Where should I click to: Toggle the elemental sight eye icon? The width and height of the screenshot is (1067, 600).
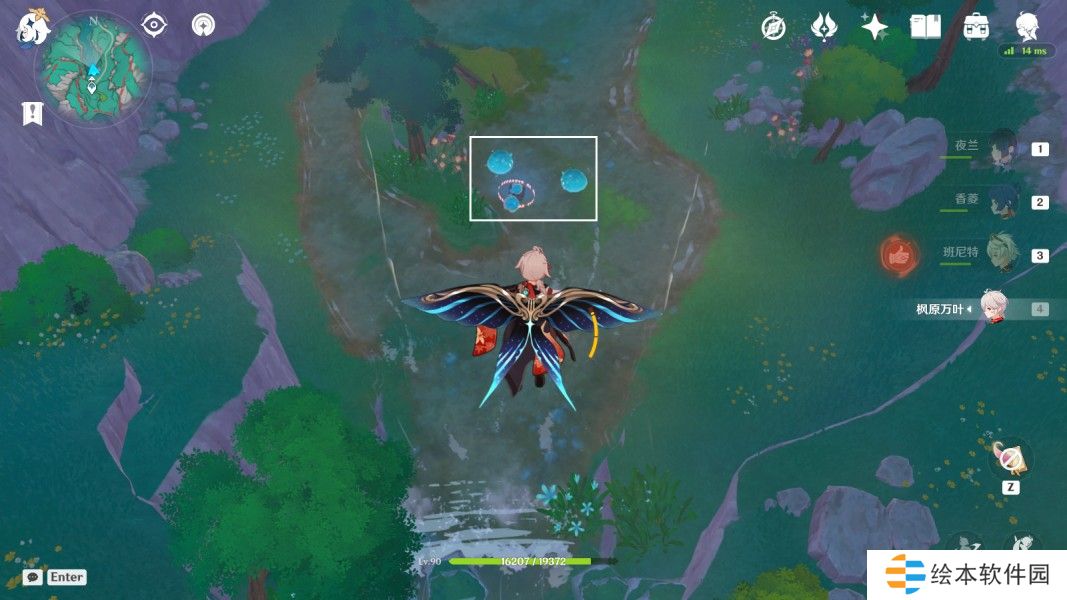(154, 25)
